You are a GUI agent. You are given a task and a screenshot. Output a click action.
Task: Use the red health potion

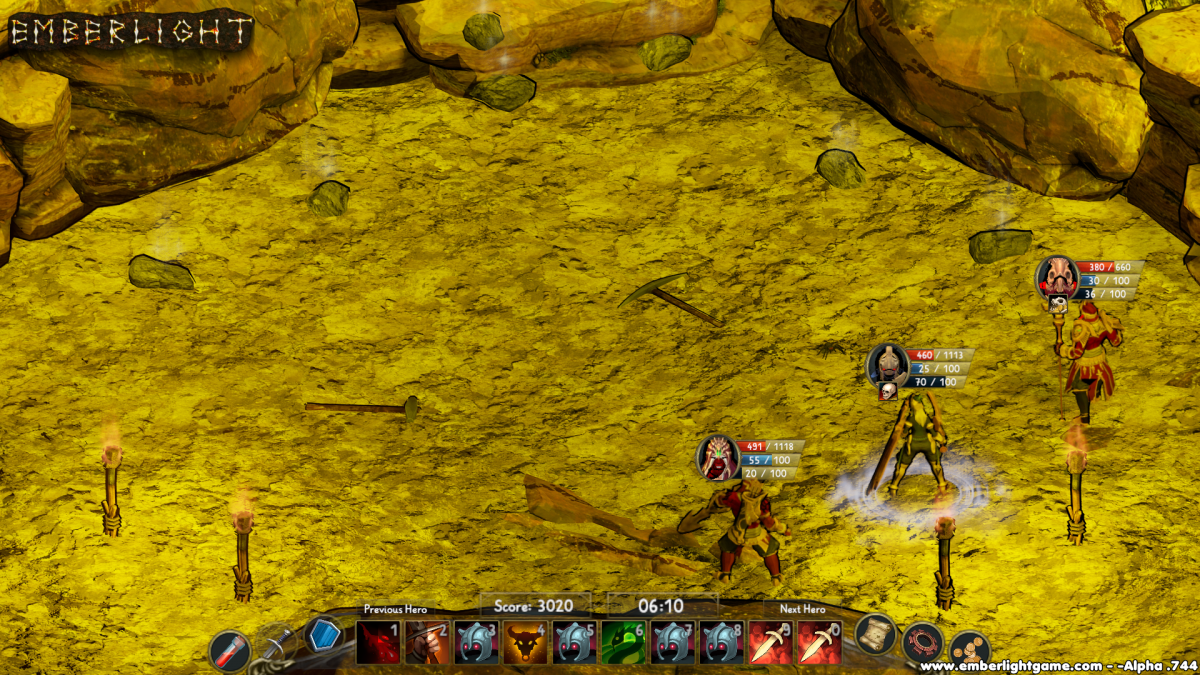point(230,651)
